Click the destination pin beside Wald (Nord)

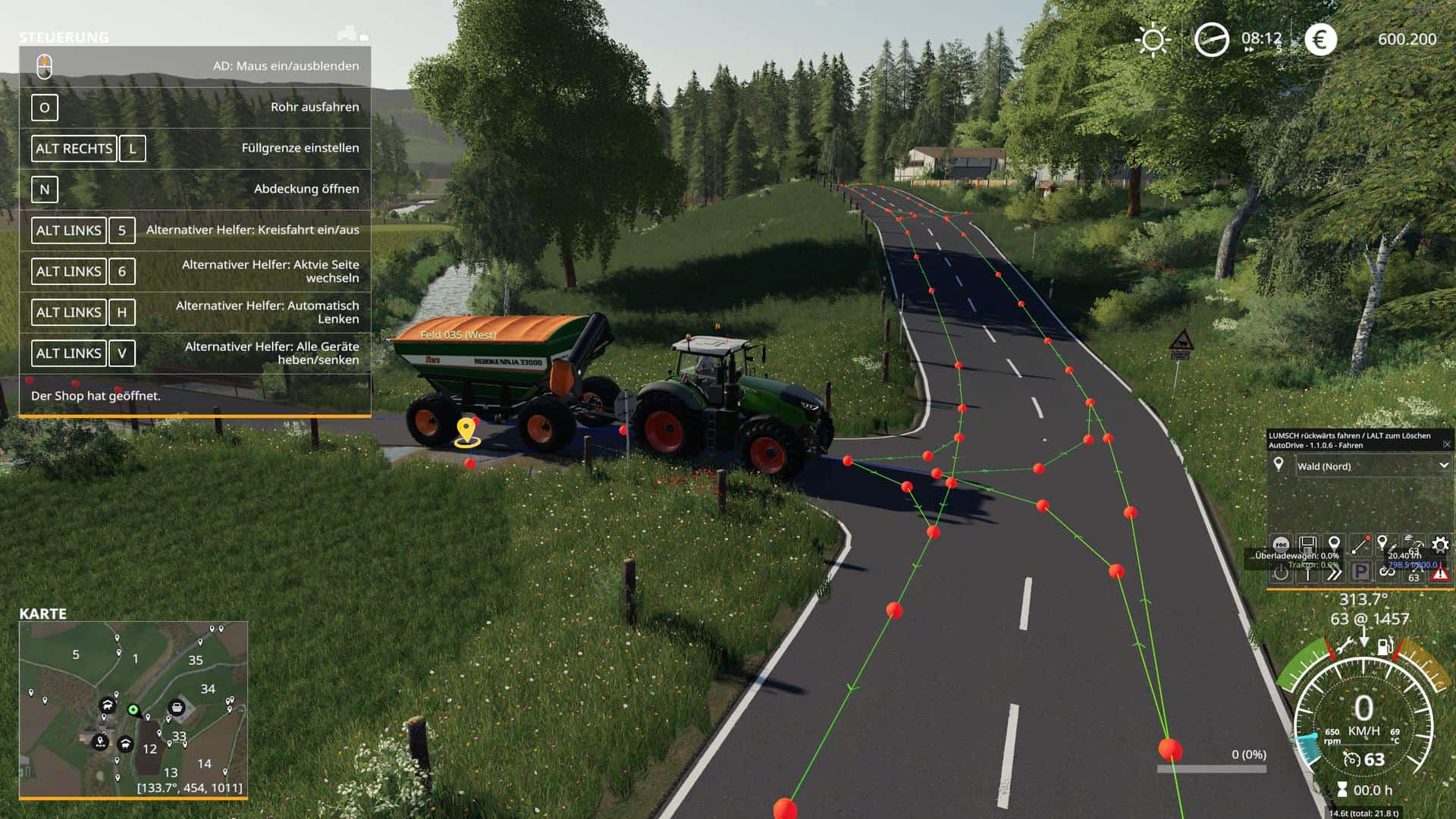pyautogui.click(x=1279, y=465)
